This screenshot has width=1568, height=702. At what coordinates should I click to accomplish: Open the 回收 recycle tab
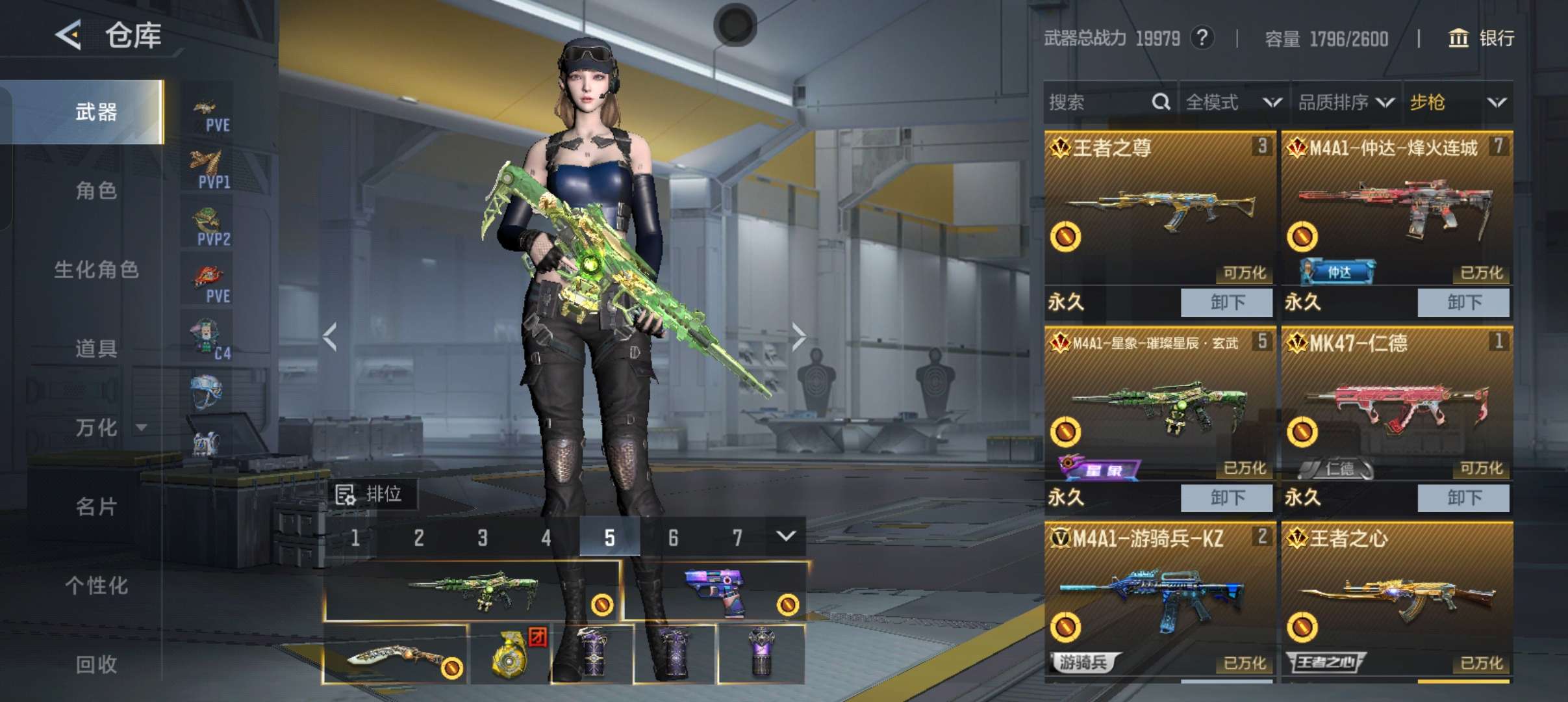[x=96, y=664]
